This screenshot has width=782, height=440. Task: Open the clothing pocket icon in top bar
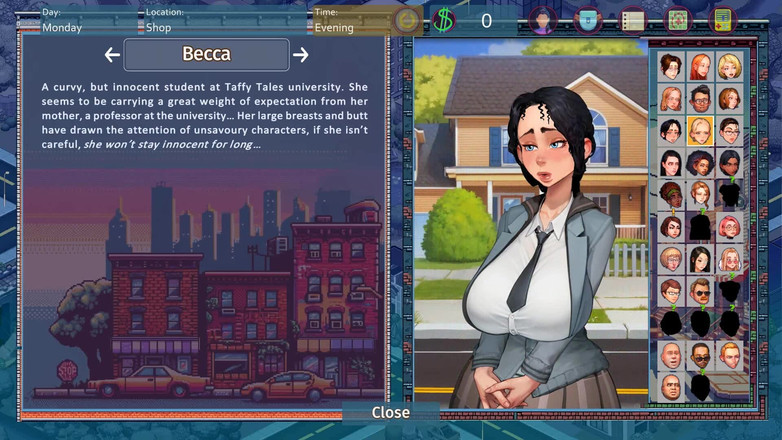pyautogui.click(x=588, y=20)
